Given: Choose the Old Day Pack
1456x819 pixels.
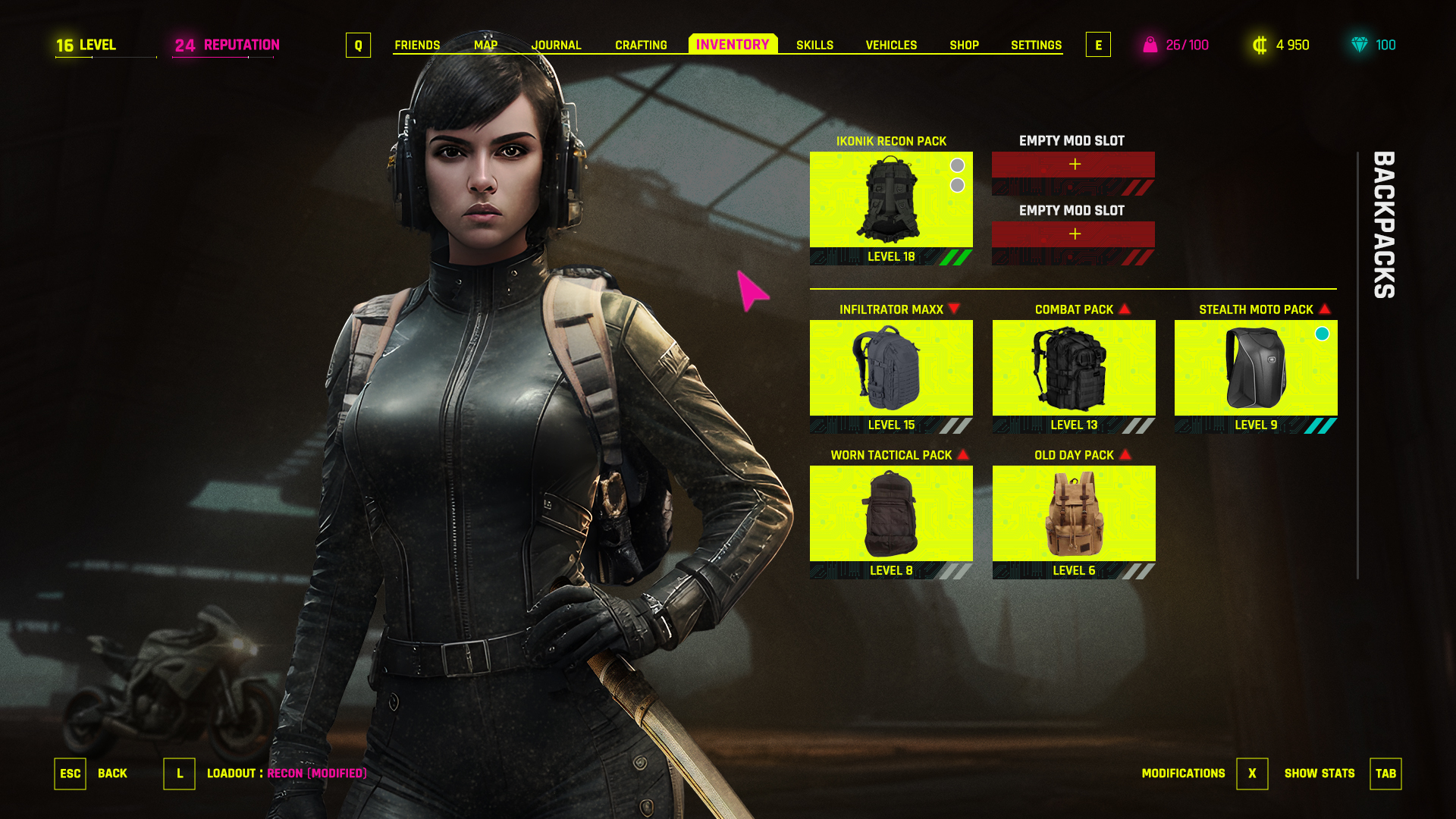Looking at the screenshot, I should click(x=1074, y=514).
